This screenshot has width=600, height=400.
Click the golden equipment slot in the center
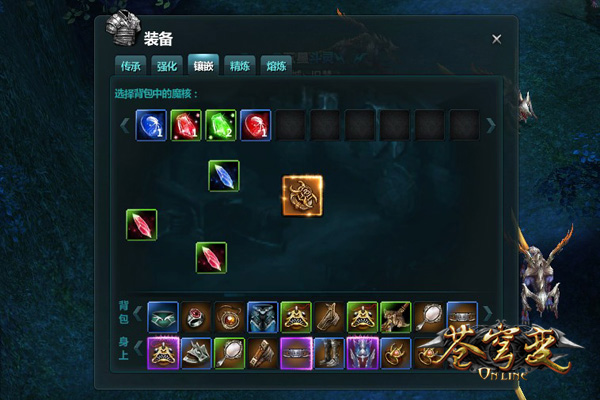click(x=302, y=195)
